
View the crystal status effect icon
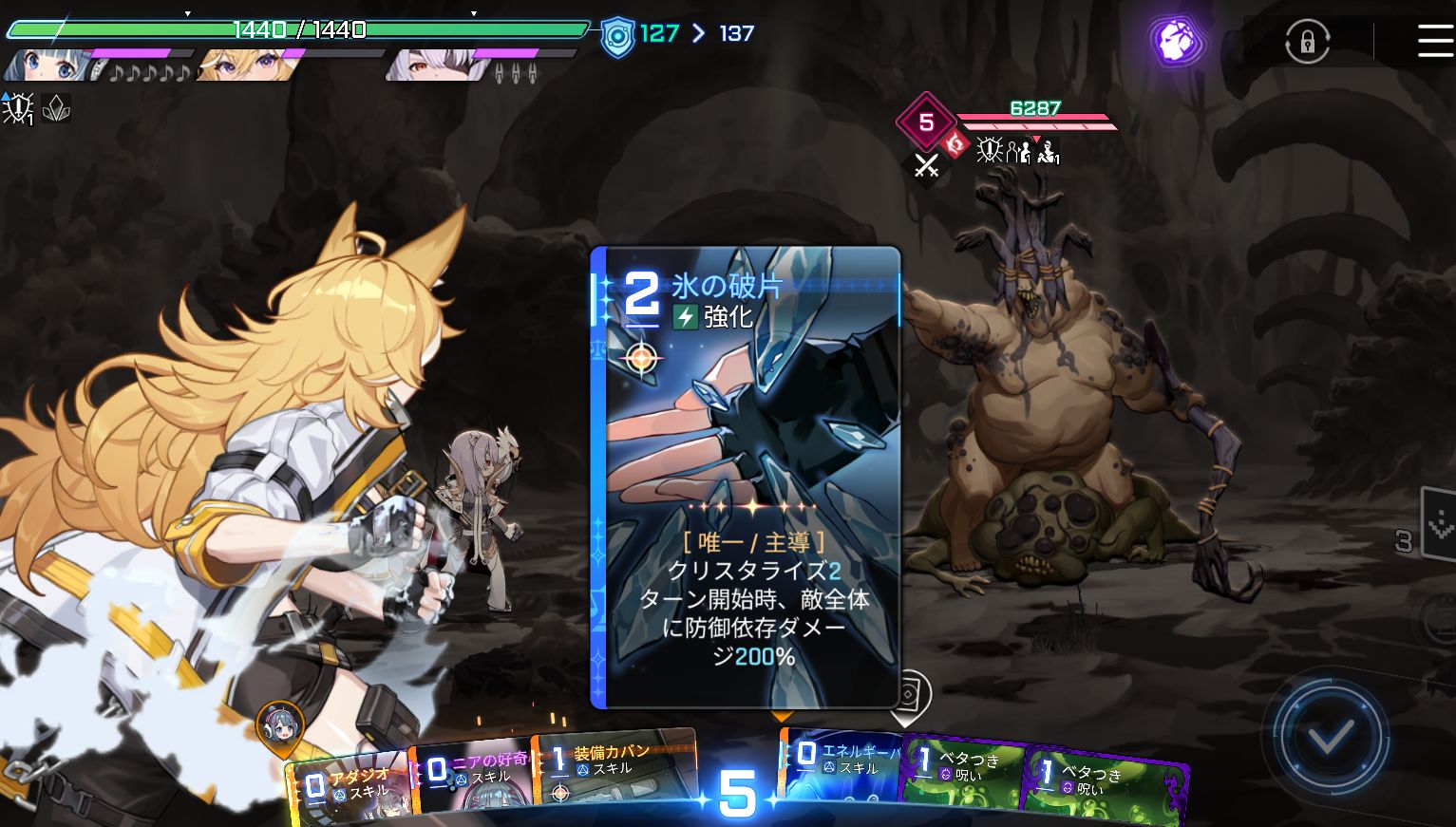(57, 109)
